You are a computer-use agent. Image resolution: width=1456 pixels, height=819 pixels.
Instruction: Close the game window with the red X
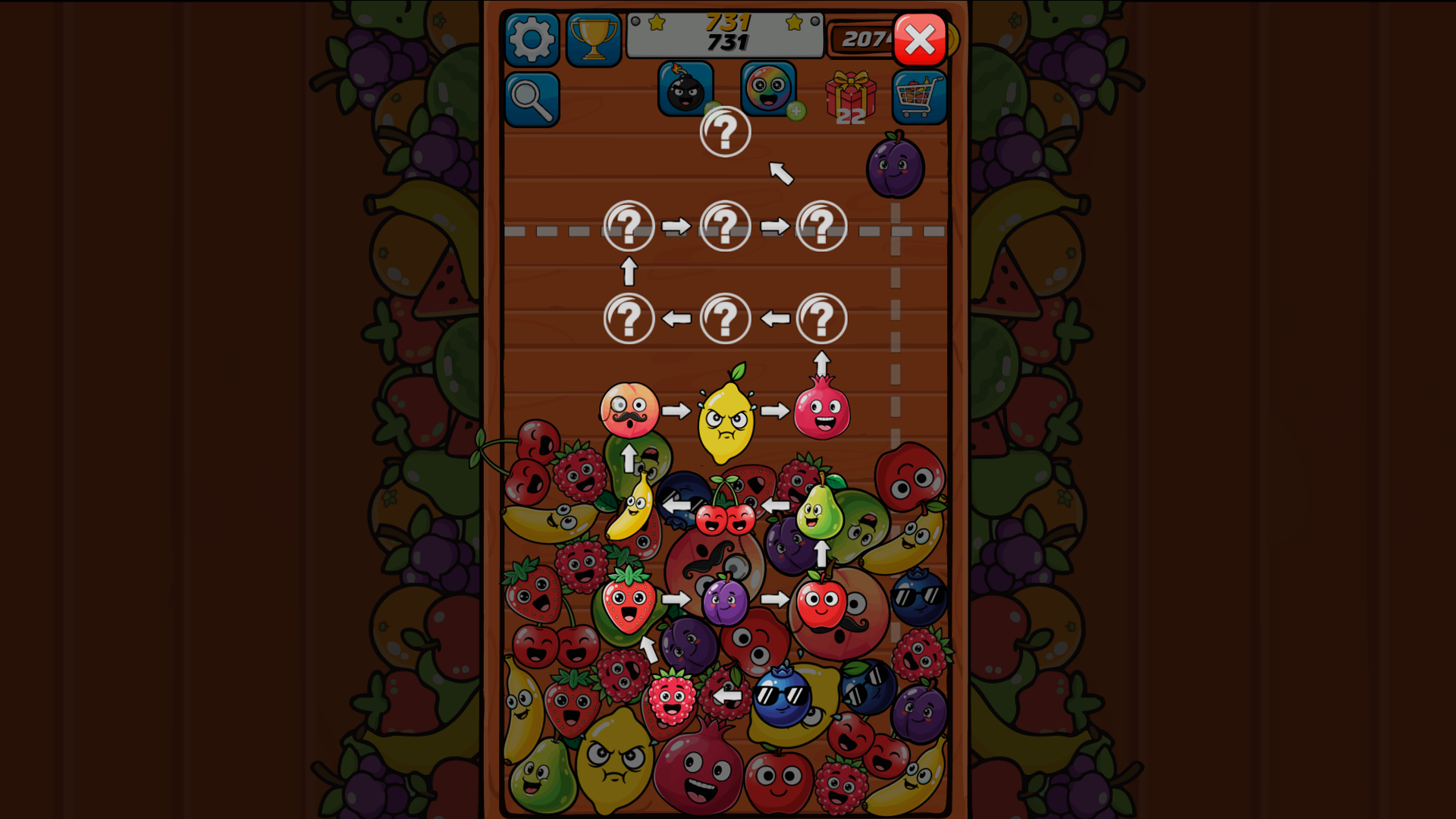coord(918,39)
